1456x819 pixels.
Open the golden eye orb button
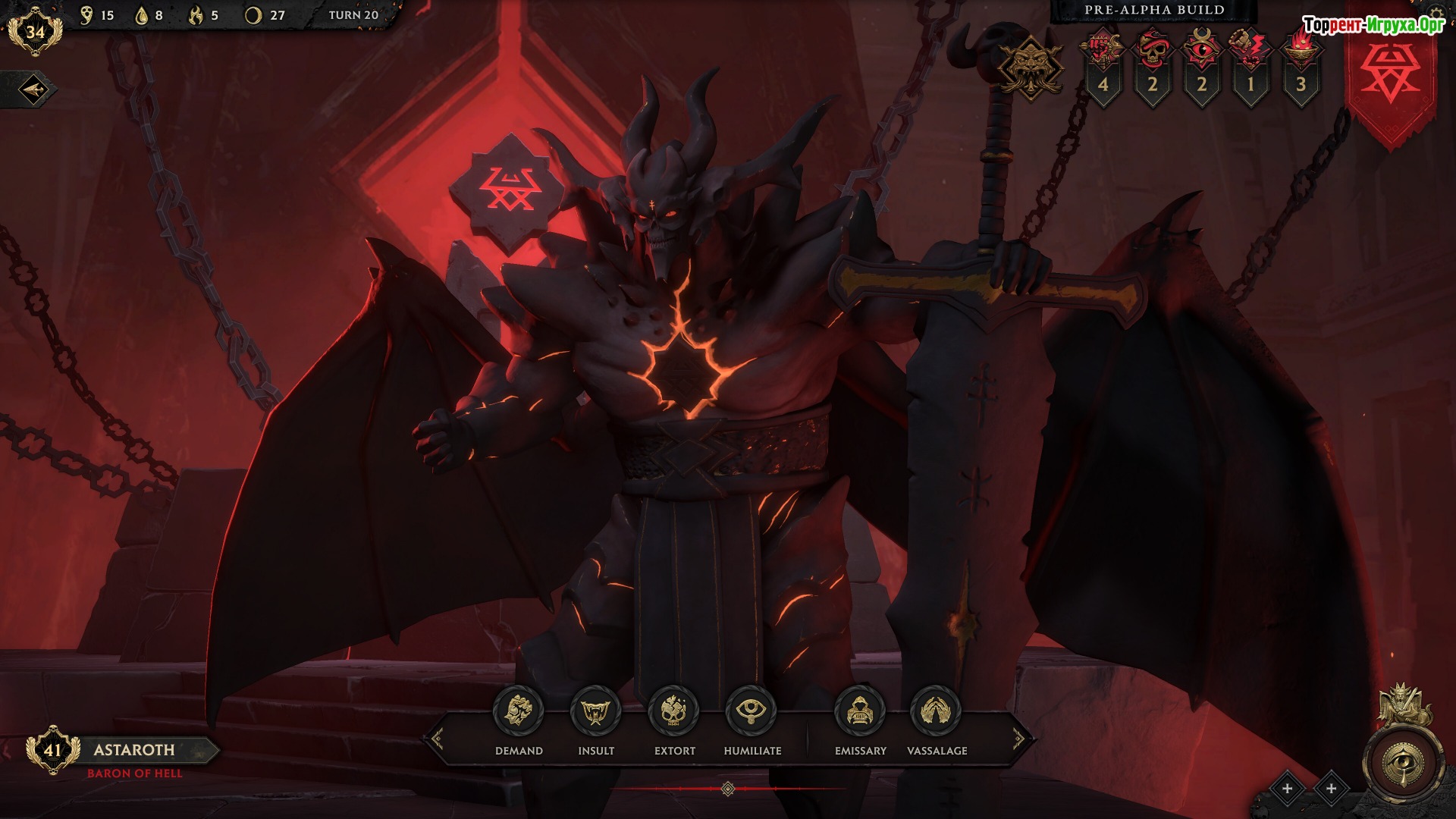coord(1401,763)
